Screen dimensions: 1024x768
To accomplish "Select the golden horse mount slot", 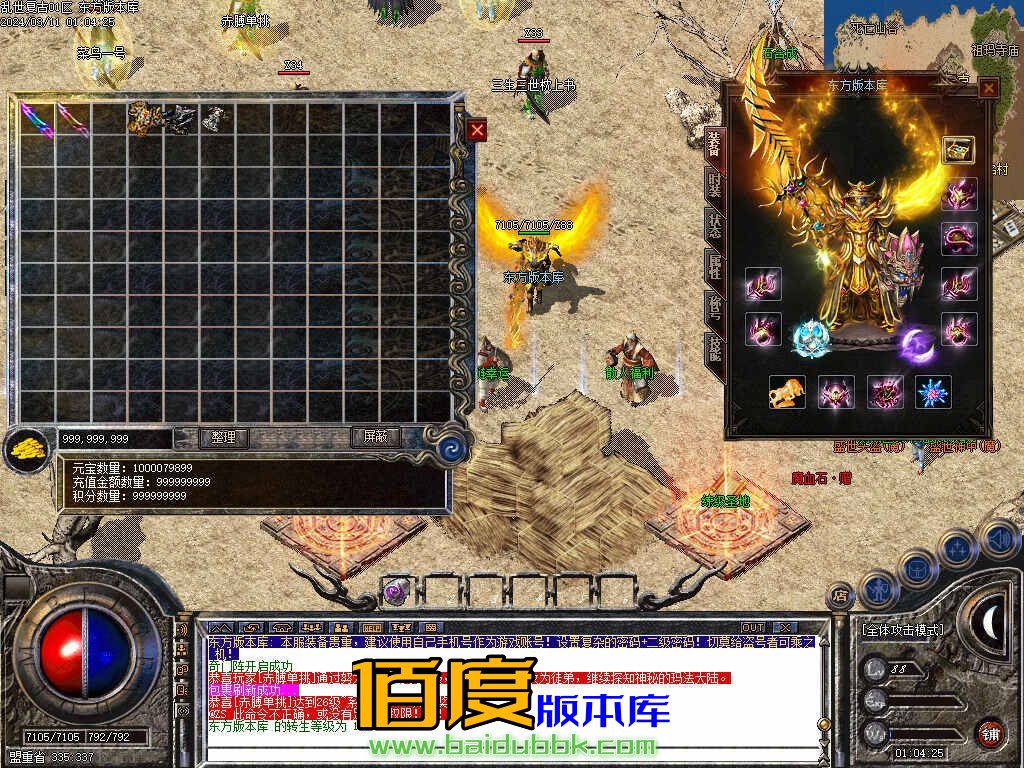I will (x=787, y=392).
